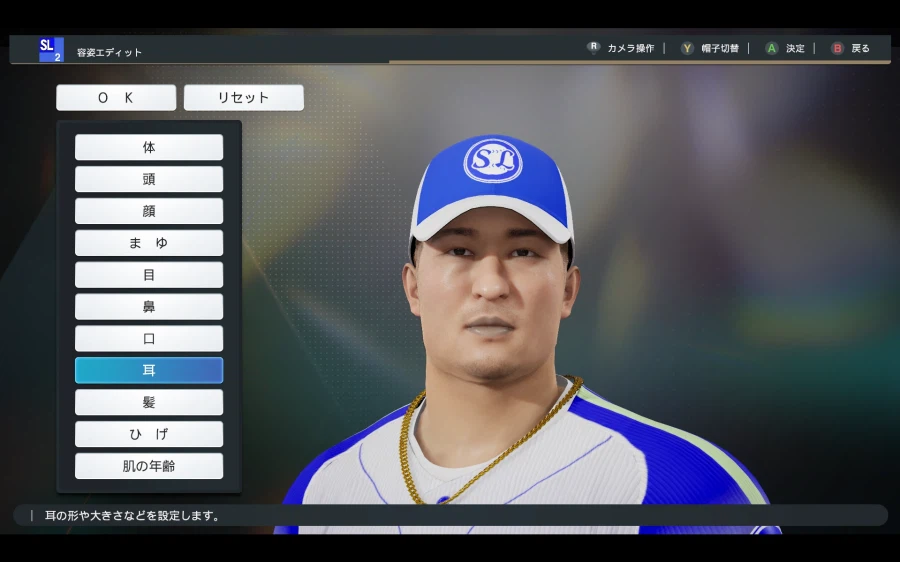Confirm appearance with the OK button
The image size is (900, 562).
click(x=116, y=98)
